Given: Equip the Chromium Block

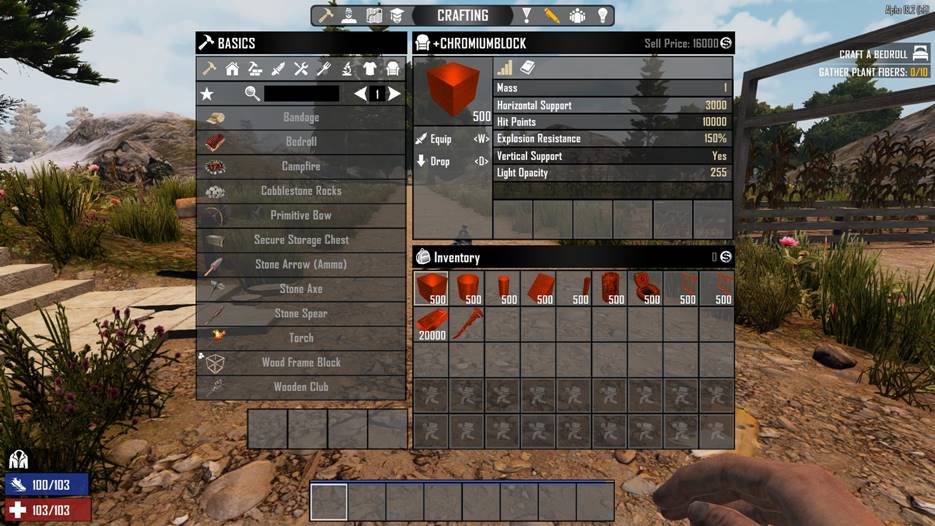Looking at the screenshot, I should pyautogui.click(x=440, y=139).
